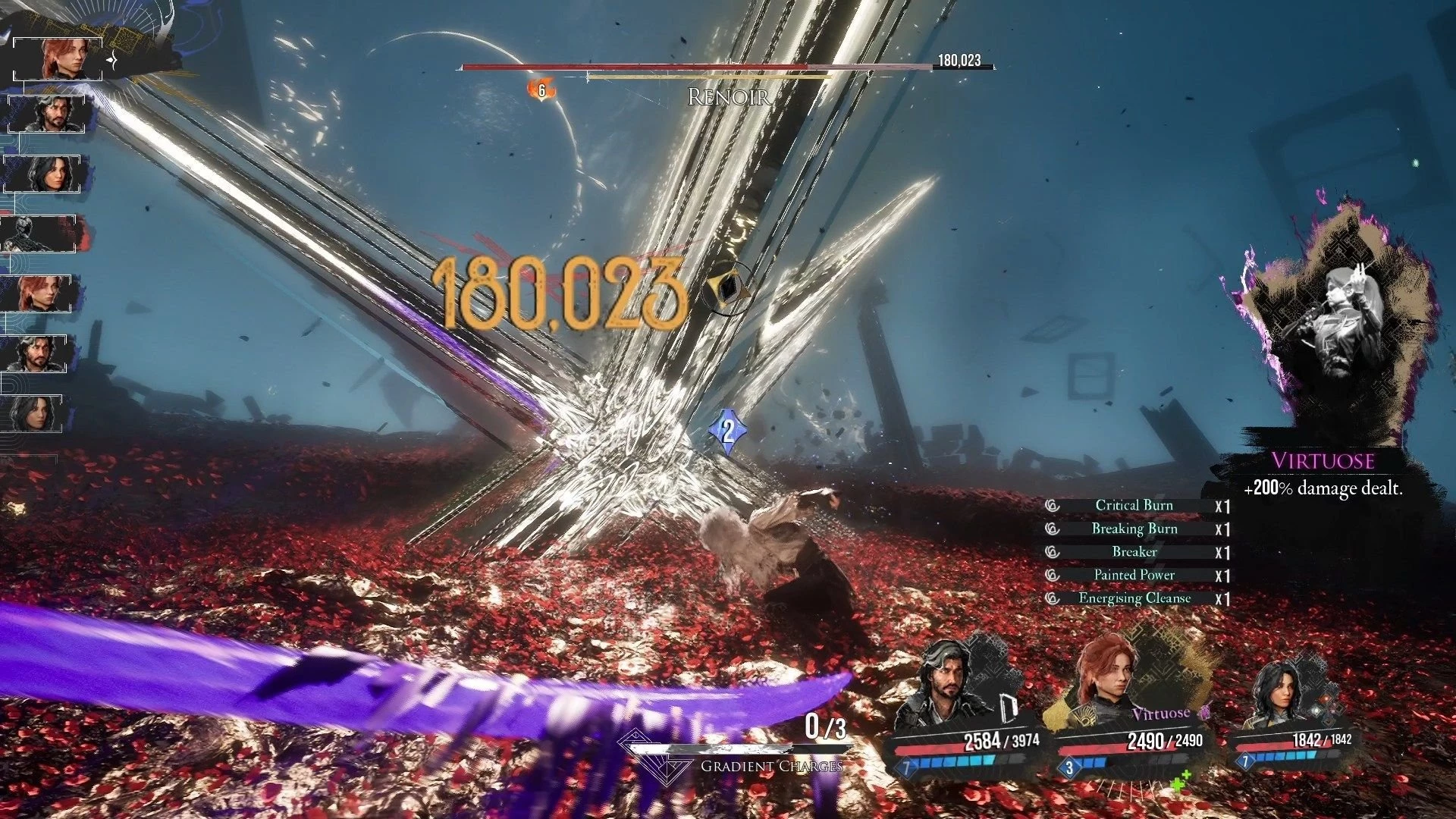
Task: Click the highlighted current-turn portrait atop turn order
Action: click(59, 58)
